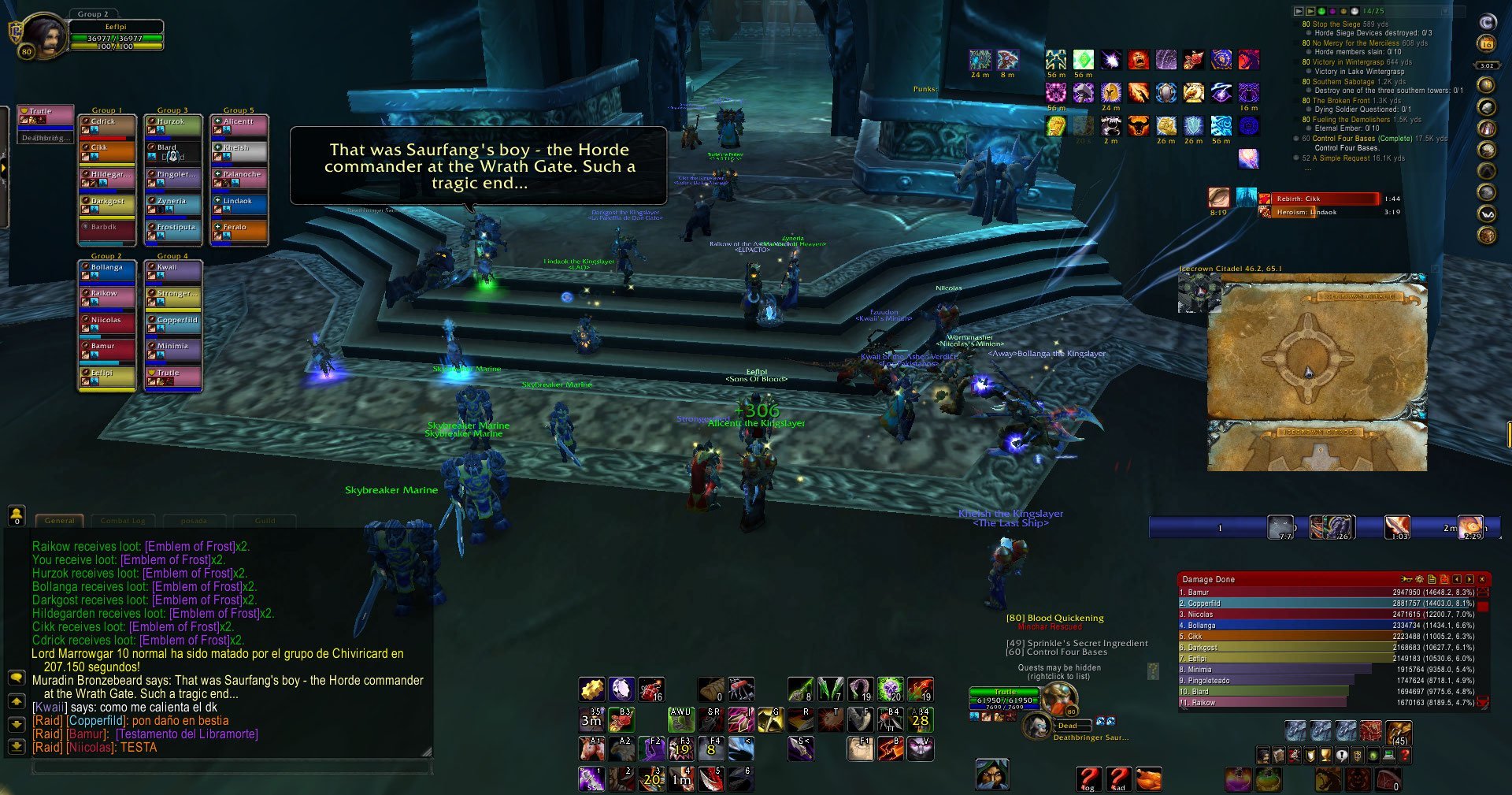Open the Damage Done meter gear settings
The height and width of the screenshot is (795, 1512).
tap(1419, 579)
